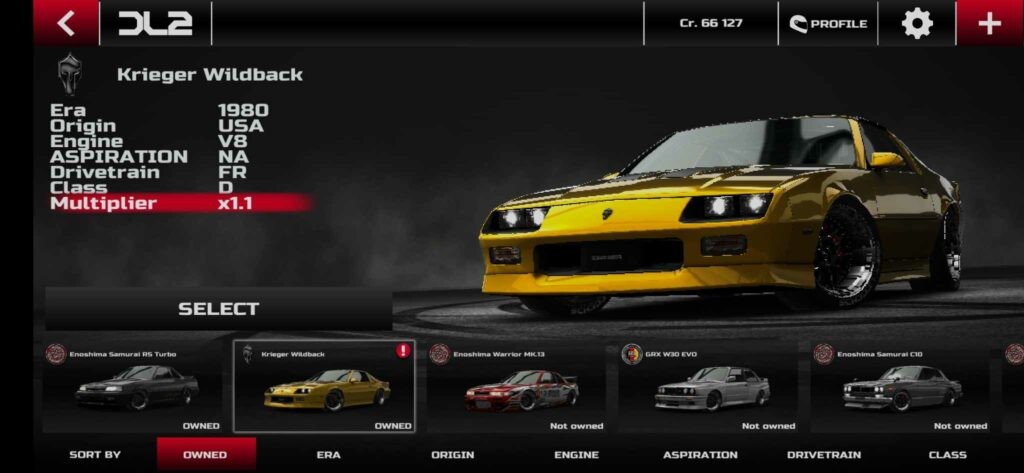Image resolution: width=1024 pixels, height=473 pixels.
Task: Sort cars by Origin
Action: (452, 455)
